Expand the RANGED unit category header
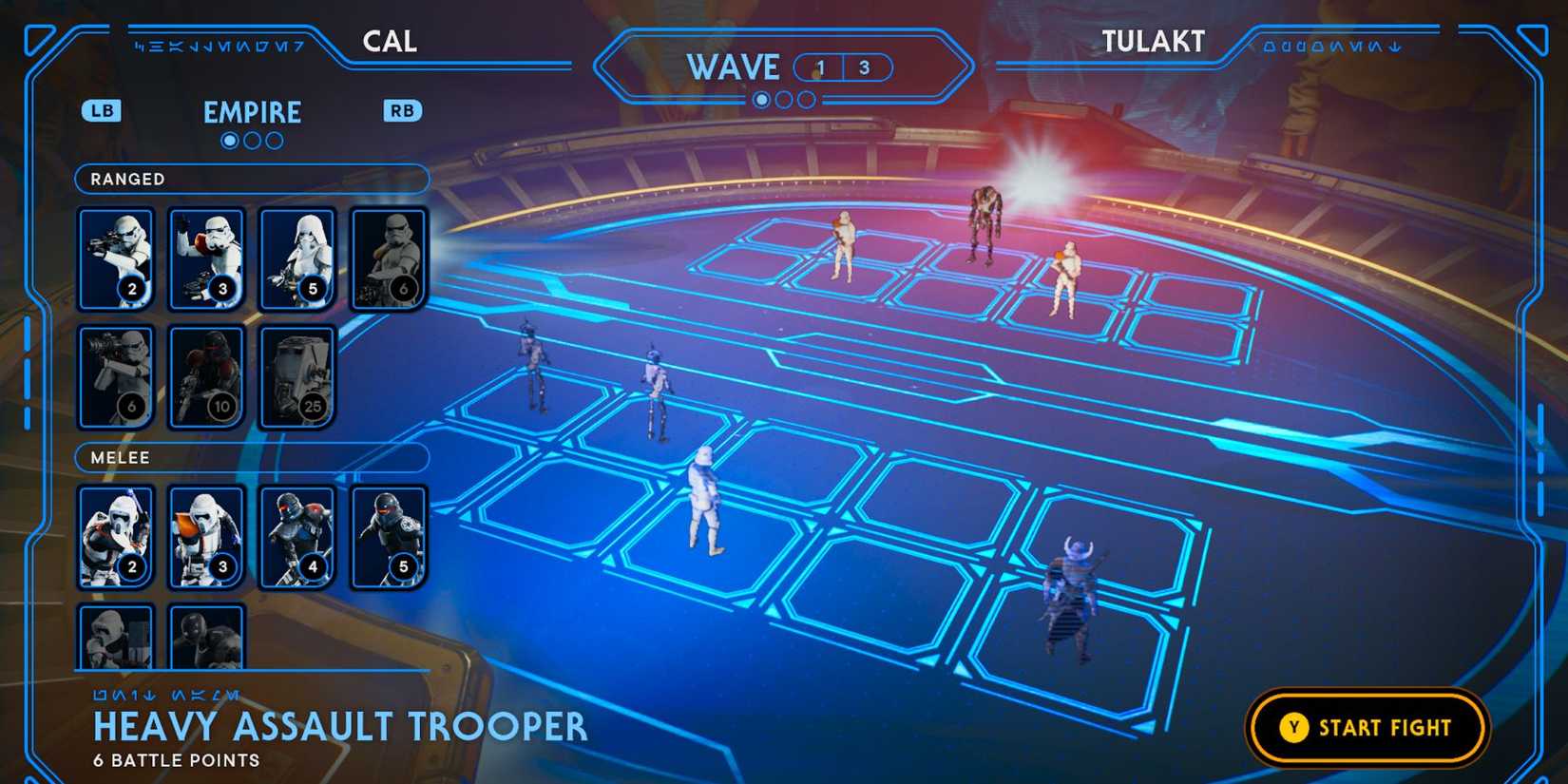This screenshot has height=784, width=1568. coord(251,179)
